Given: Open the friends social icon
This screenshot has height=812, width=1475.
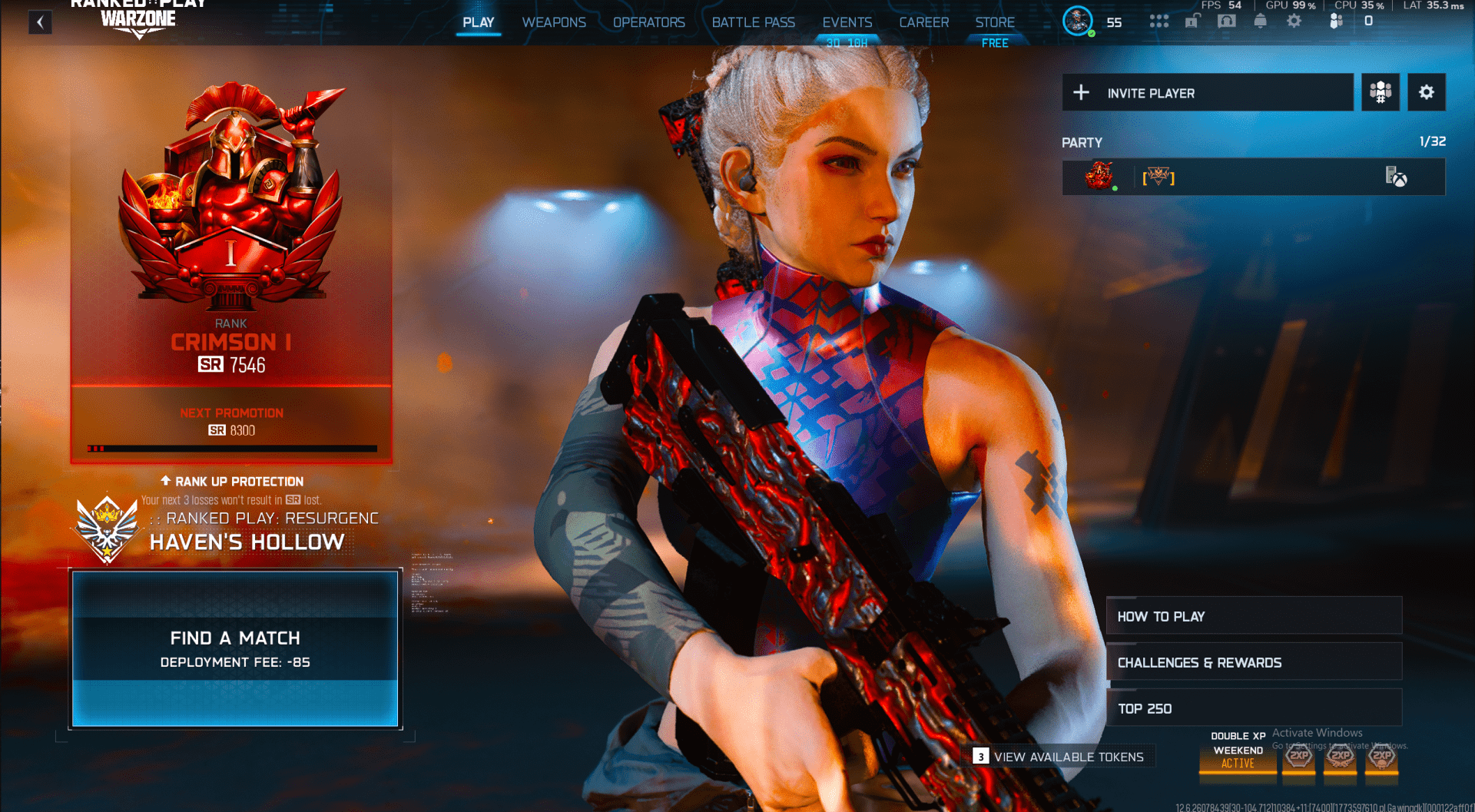Looking at the screenshot, I should click(x=1337, y=21).
